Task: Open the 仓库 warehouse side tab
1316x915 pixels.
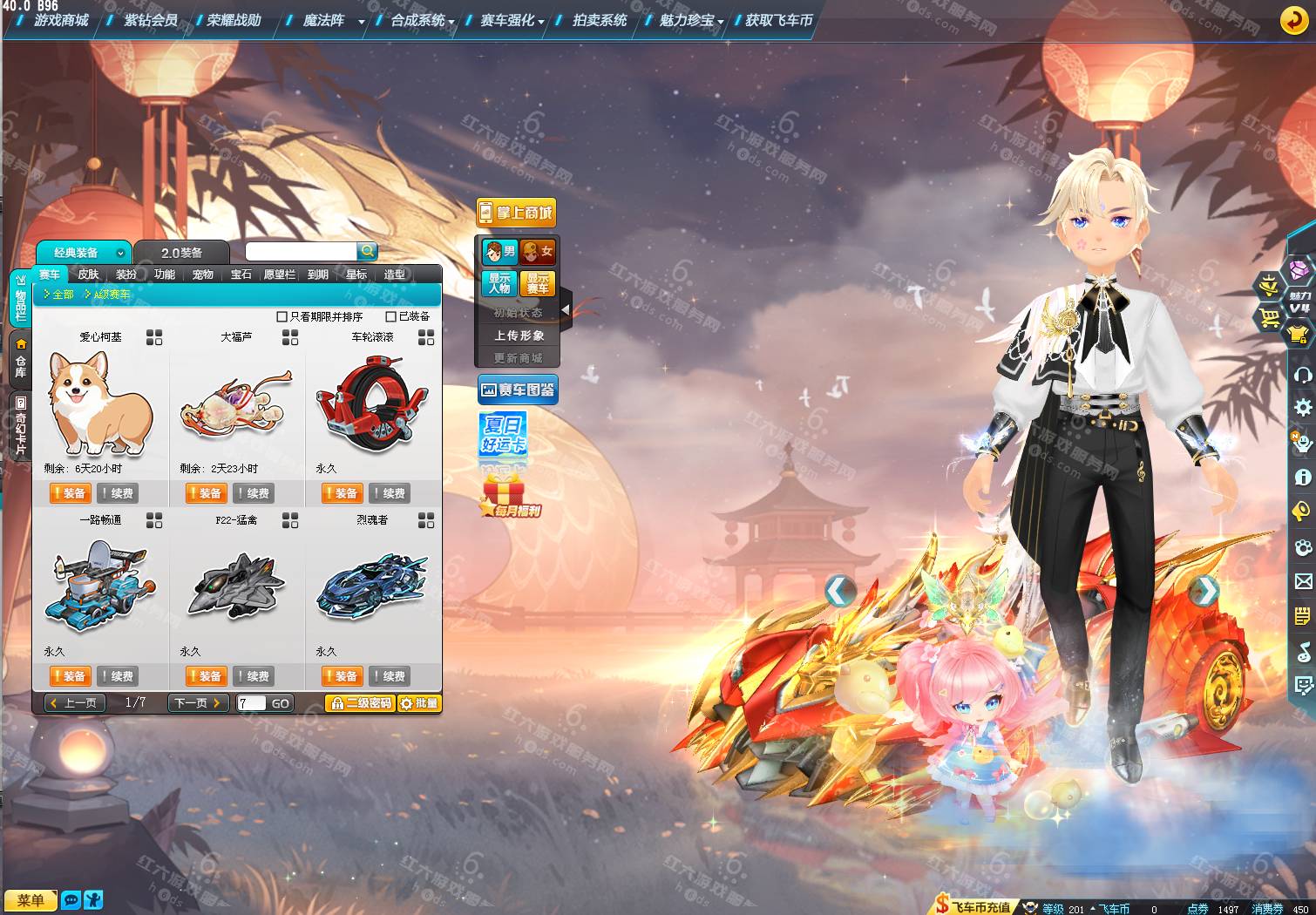Action: coord(20,359)
